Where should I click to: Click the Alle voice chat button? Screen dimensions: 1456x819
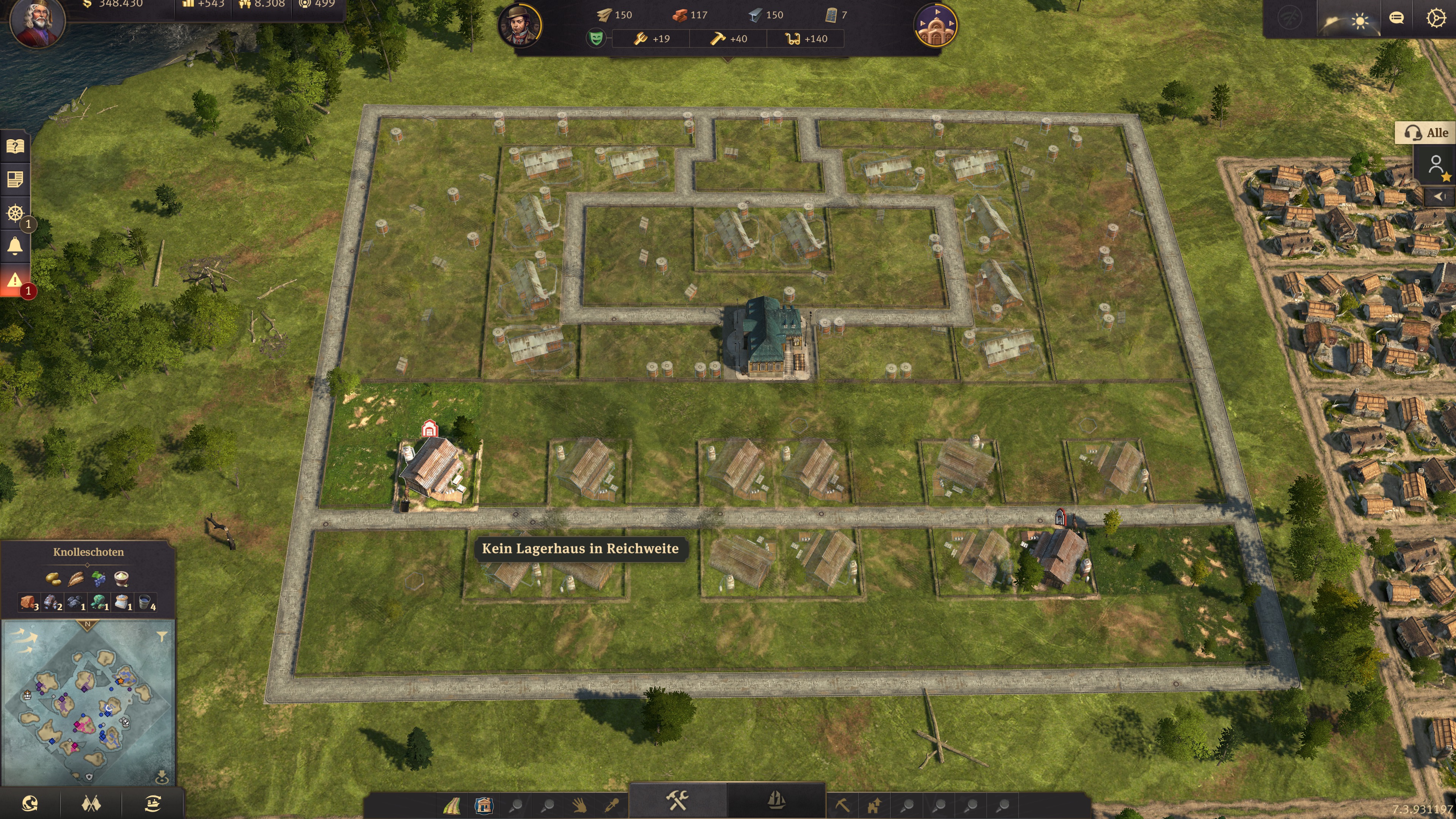(x=1426, y=133)
